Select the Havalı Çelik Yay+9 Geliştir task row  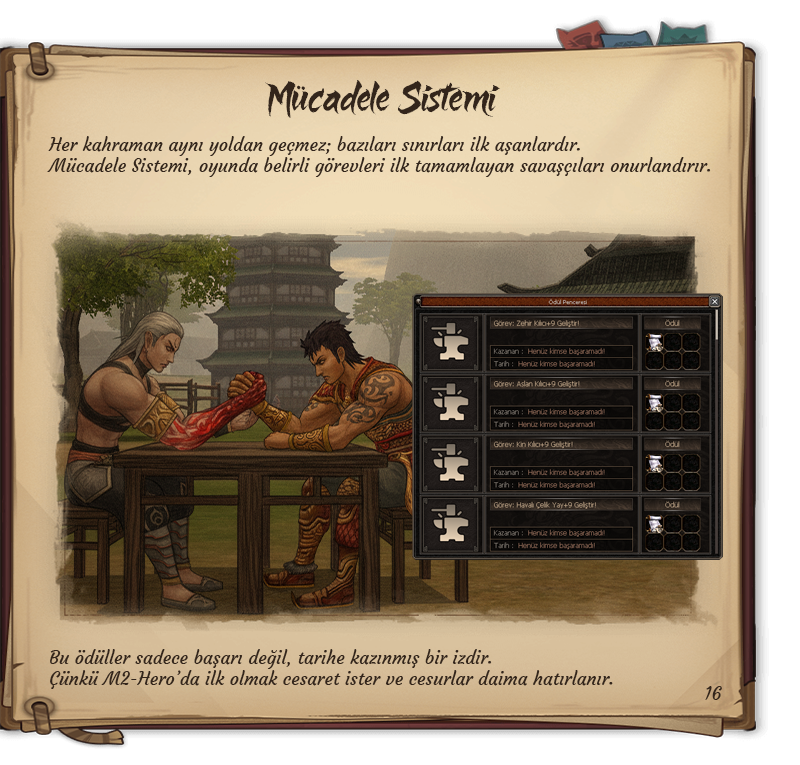(561, 505)
